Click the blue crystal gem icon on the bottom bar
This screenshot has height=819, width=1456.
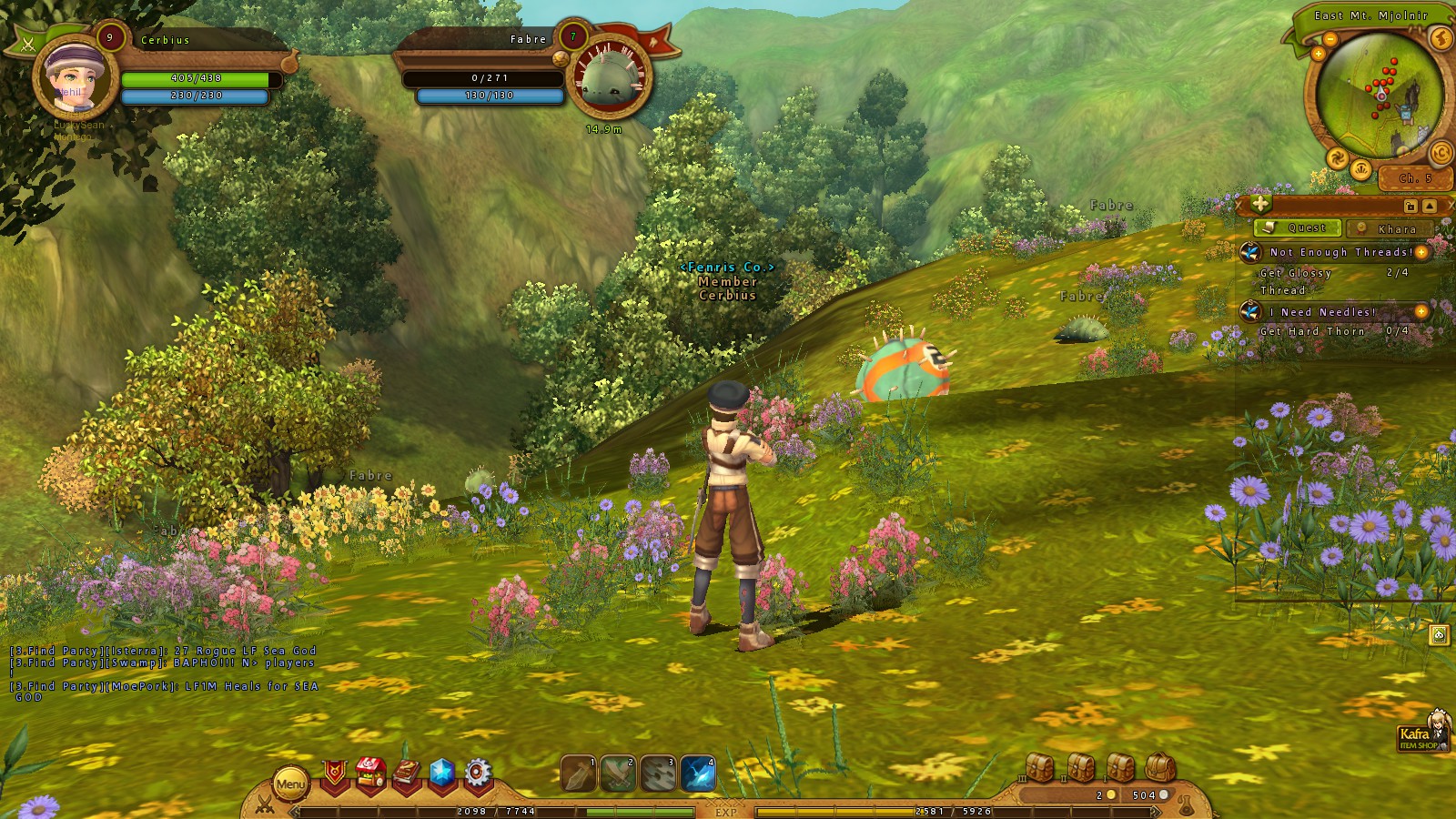coord(441,773)
